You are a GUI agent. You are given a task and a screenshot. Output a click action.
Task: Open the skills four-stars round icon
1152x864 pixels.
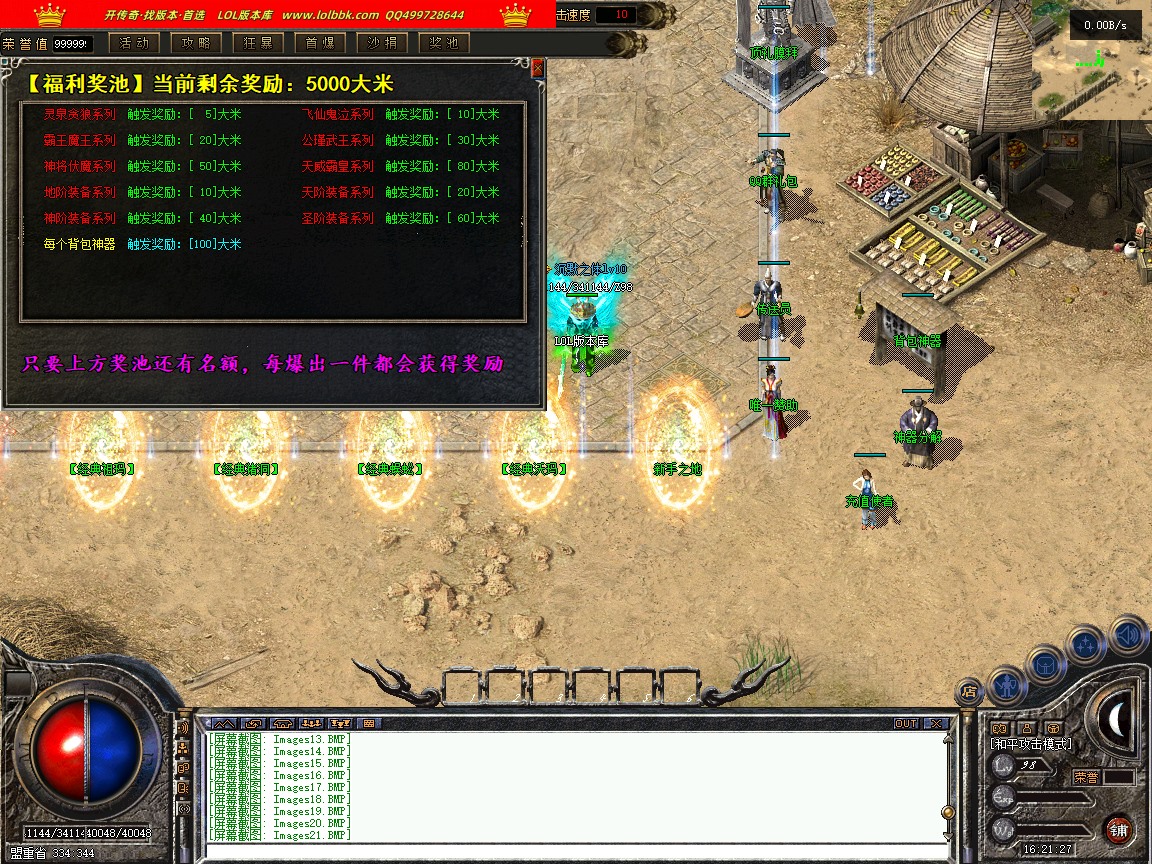pos(1086,645)
